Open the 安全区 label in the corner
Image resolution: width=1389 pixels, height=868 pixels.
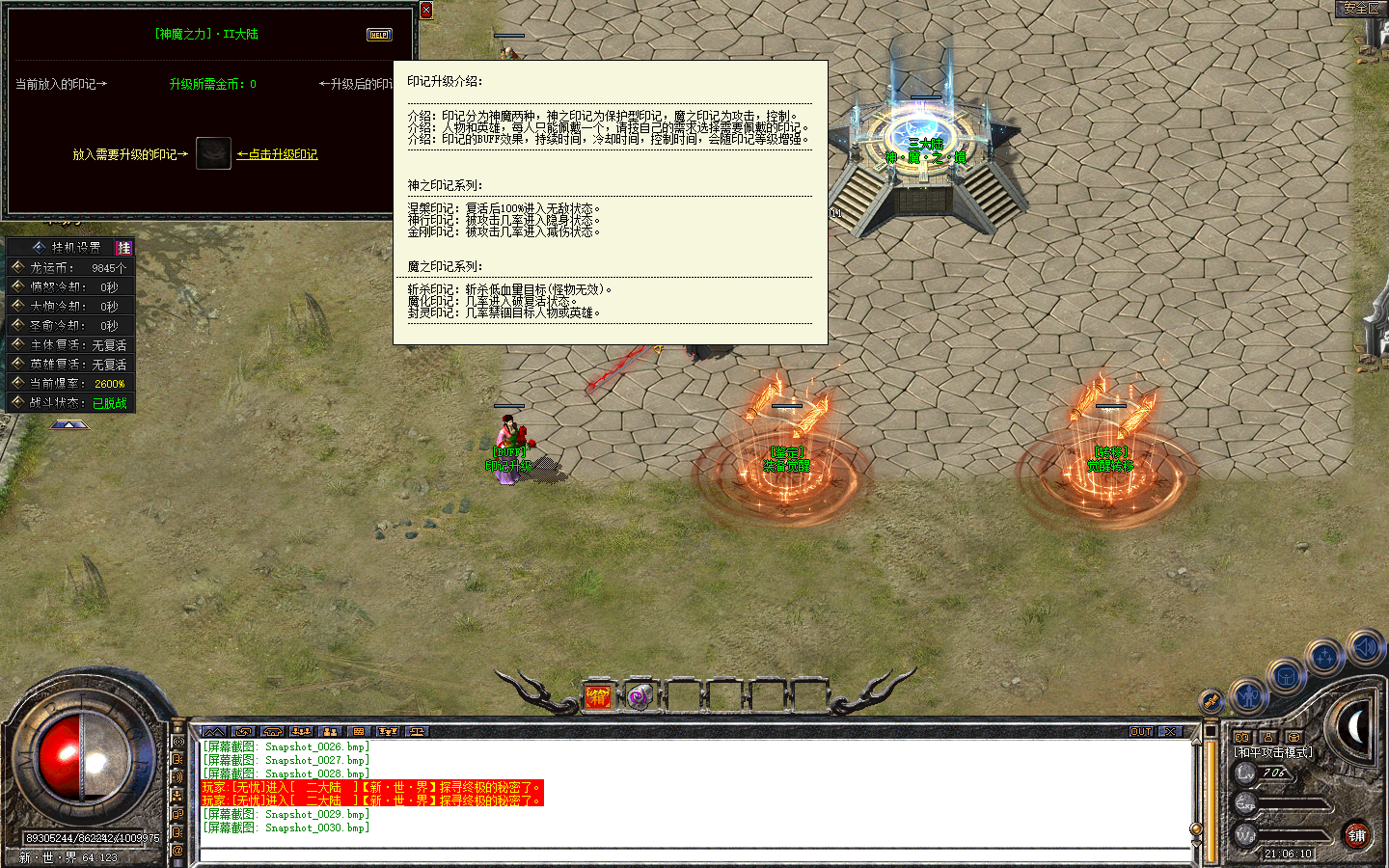(x=1361, y=8)
